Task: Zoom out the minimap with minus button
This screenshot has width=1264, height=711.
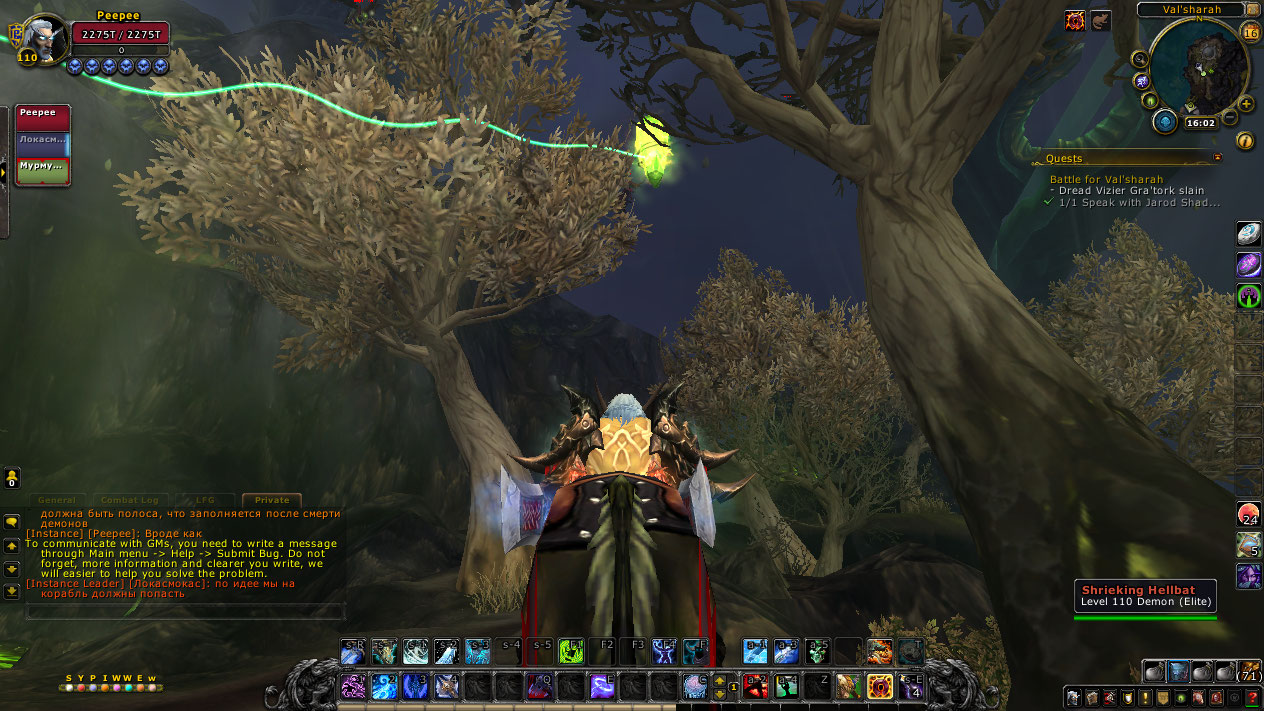Action: pyautogui.click(x=1230, y=118)
